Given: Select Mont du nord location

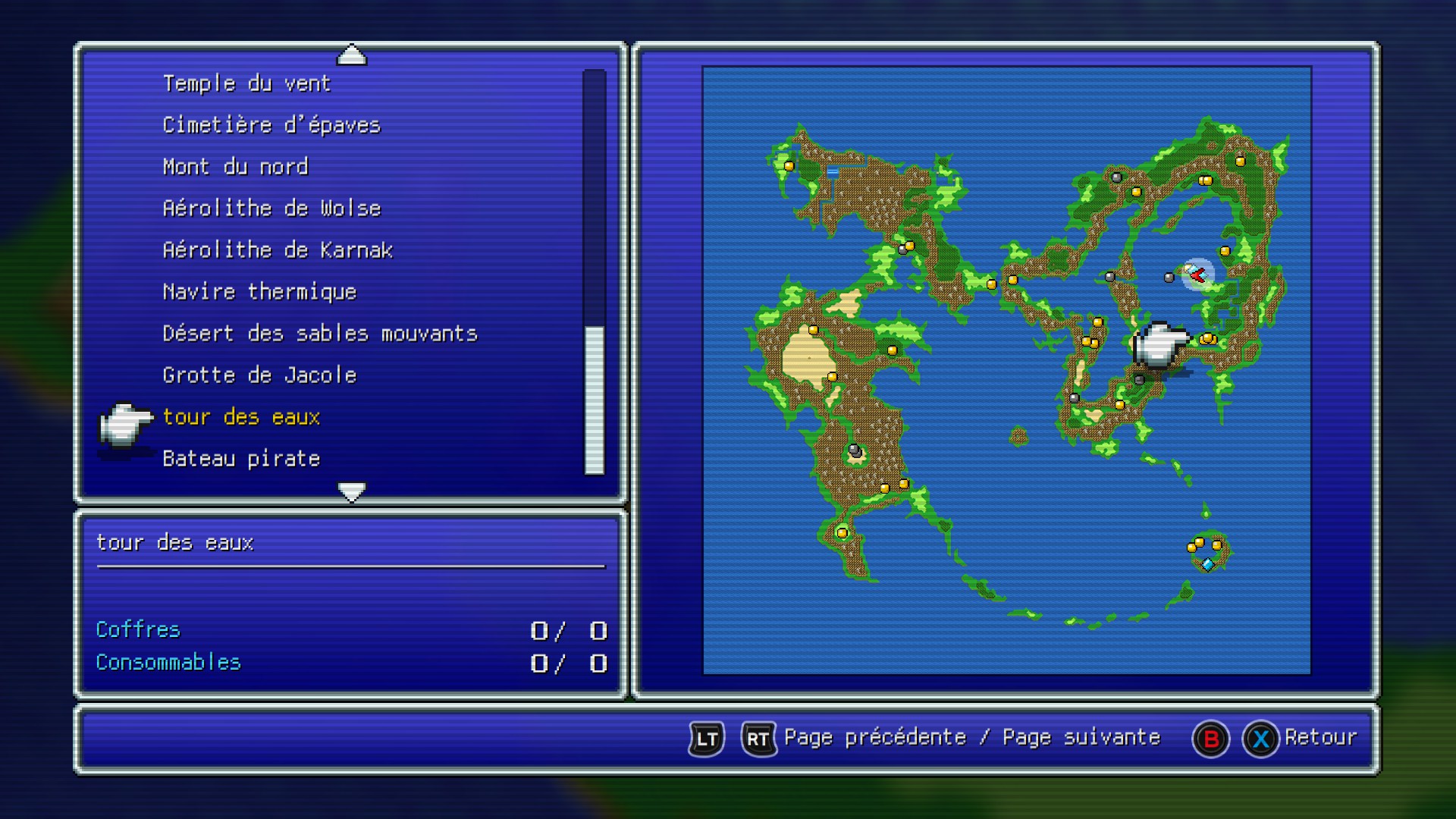Looking at the screenshot, I should click(235, 167).
